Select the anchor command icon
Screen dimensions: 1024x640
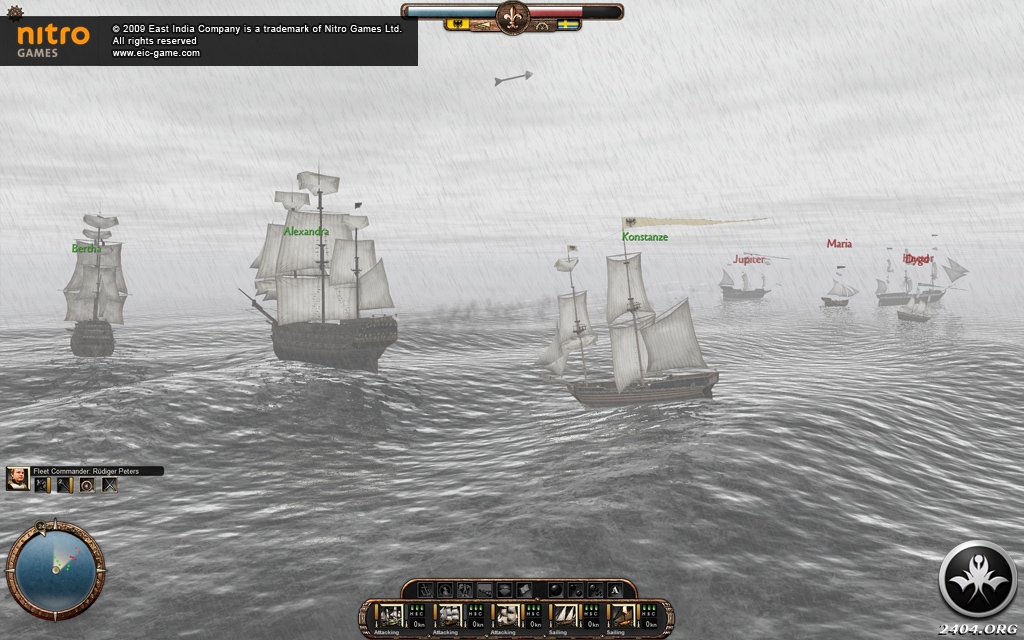(426, 590)
